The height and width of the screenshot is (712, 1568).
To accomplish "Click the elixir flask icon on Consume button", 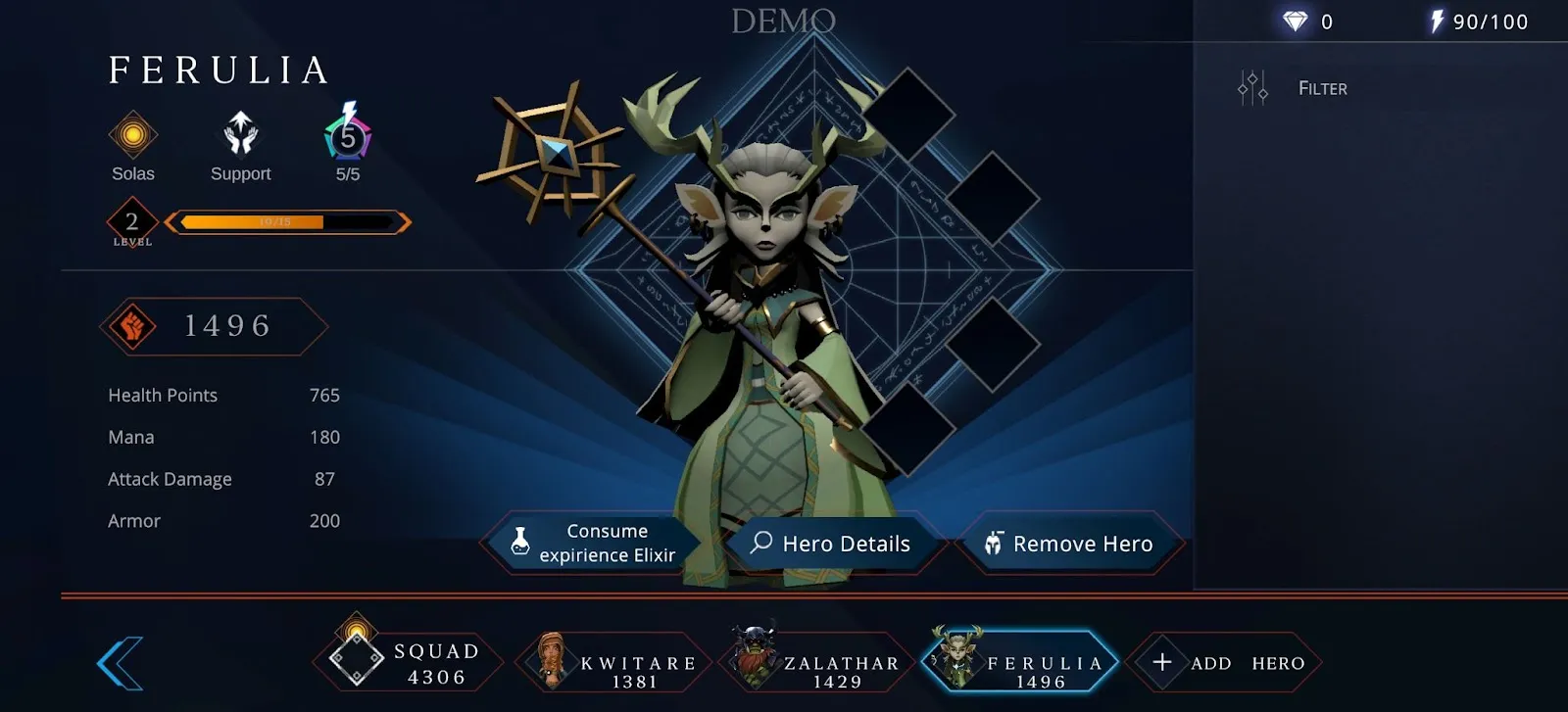I will coord(519,543).
